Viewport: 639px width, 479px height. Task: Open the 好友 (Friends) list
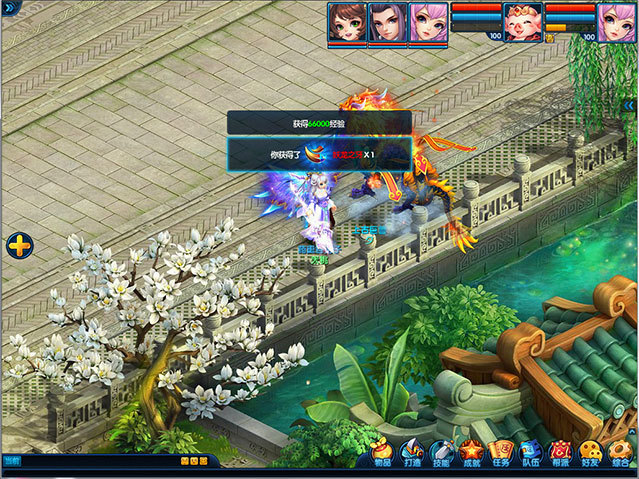[x=591, y=453]
